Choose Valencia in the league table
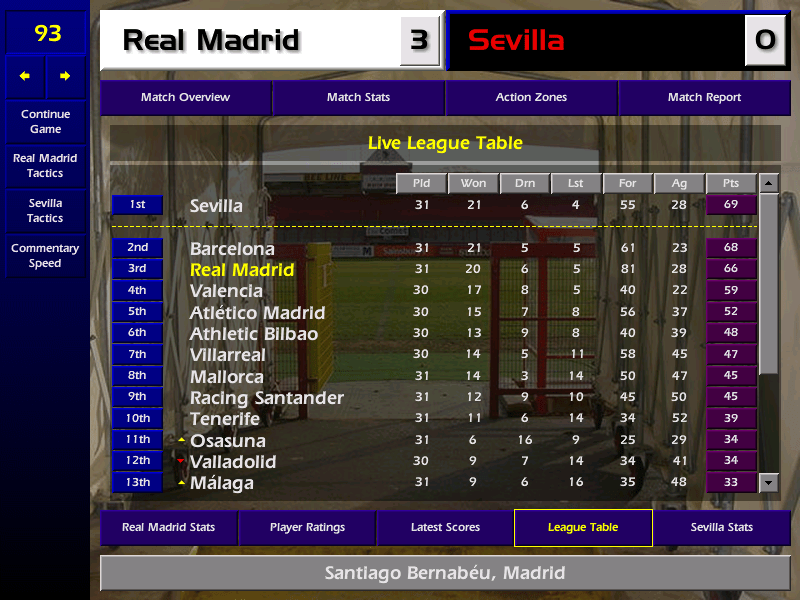The image size is (800, 600). tap(226, 291)
